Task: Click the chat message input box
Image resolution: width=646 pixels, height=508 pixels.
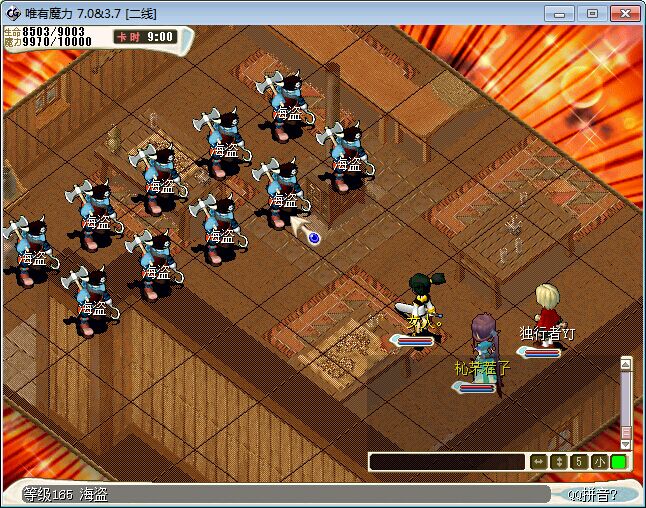Action: tap(447, 462)
